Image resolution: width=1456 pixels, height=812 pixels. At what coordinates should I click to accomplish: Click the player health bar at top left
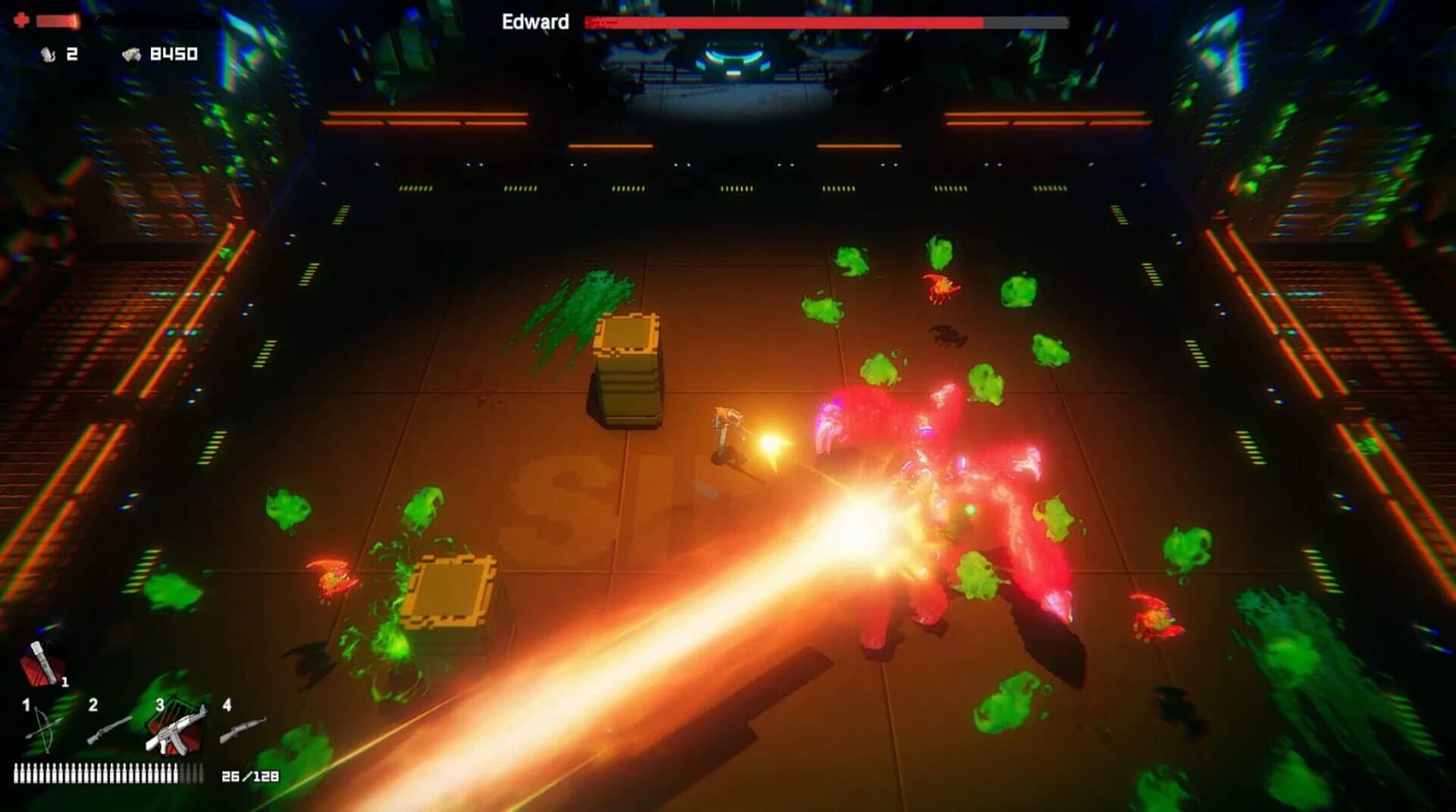[x=57, y=20]
